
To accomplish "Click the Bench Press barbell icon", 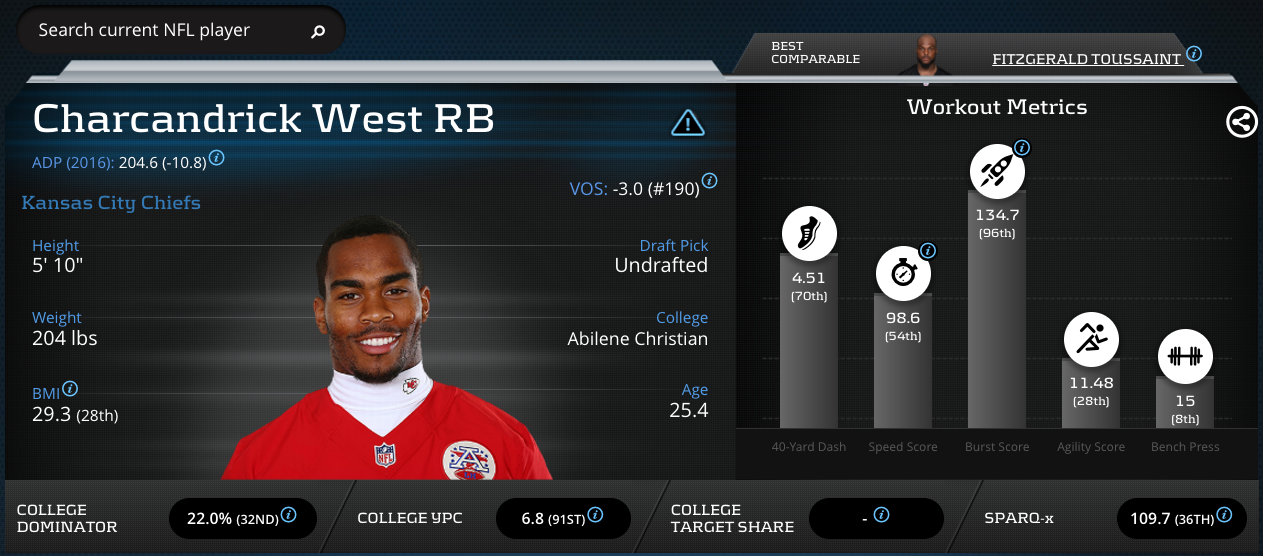I will tap(1185, 356).
